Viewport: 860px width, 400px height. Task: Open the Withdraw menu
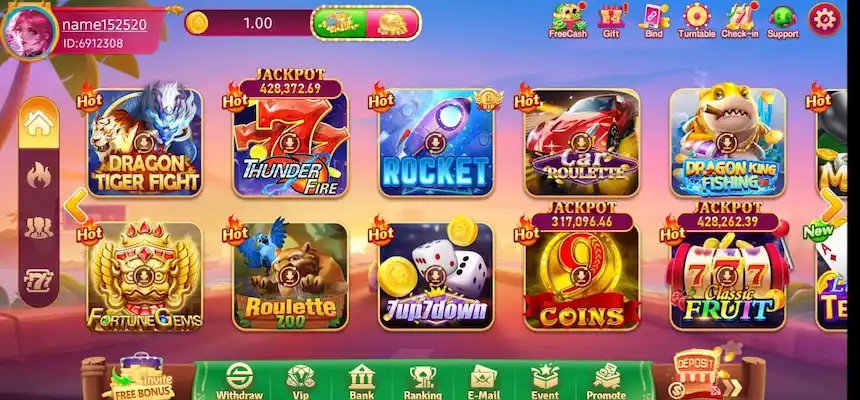tap(239, 381)
